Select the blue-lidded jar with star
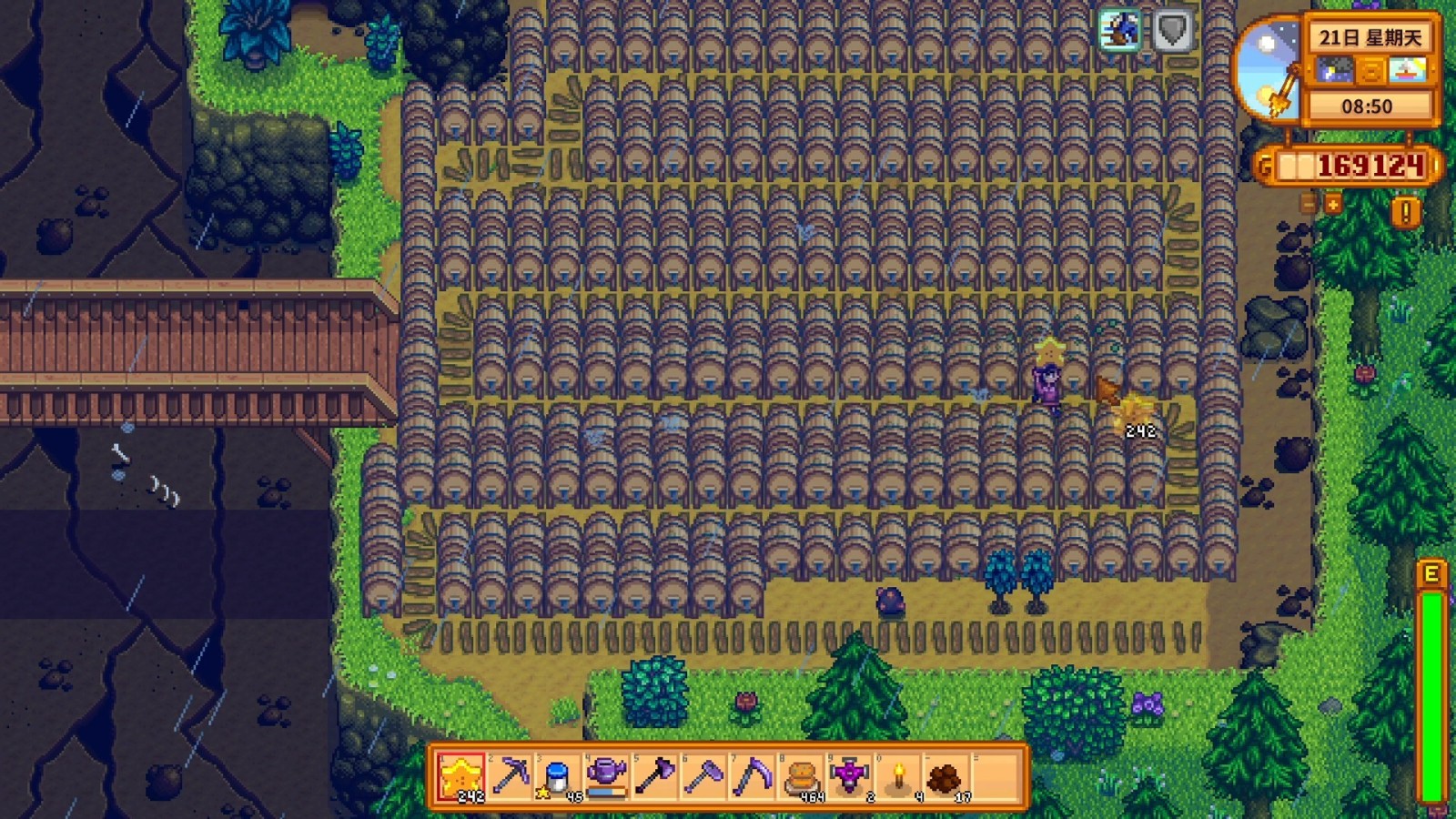 click(558, 777)
